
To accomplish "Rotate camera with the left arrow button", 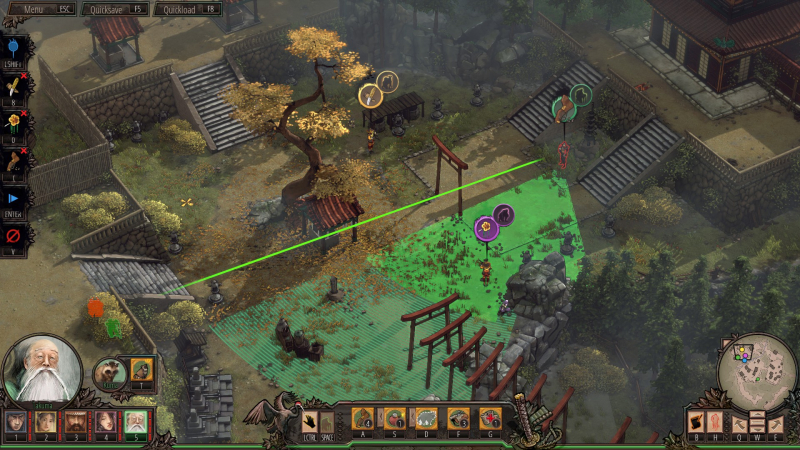I will 741,421.
